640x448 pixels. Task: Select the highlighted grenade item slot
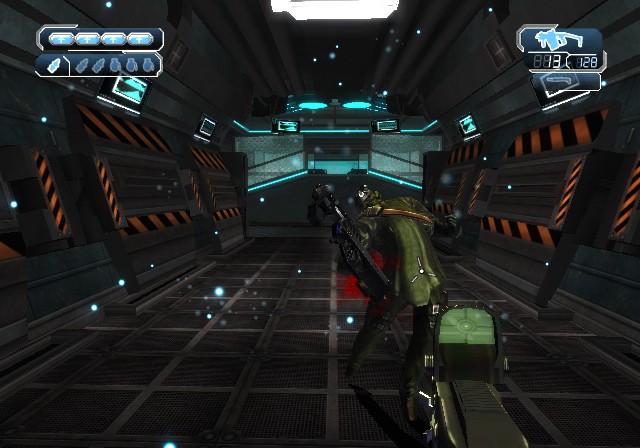(52, 65)
